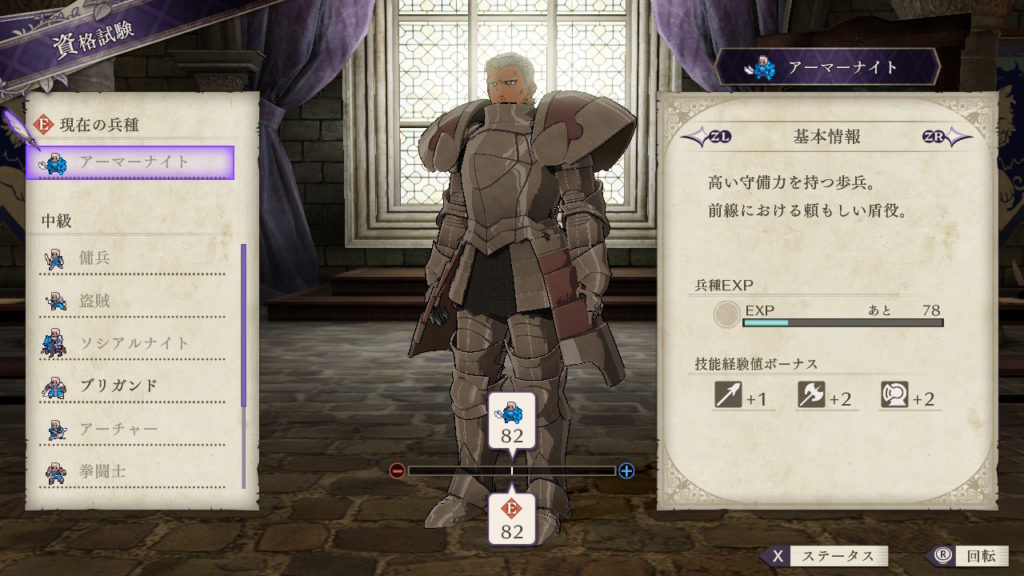
Task: Click the heavy armor skill bonus icon
Action: pos(893,396)
